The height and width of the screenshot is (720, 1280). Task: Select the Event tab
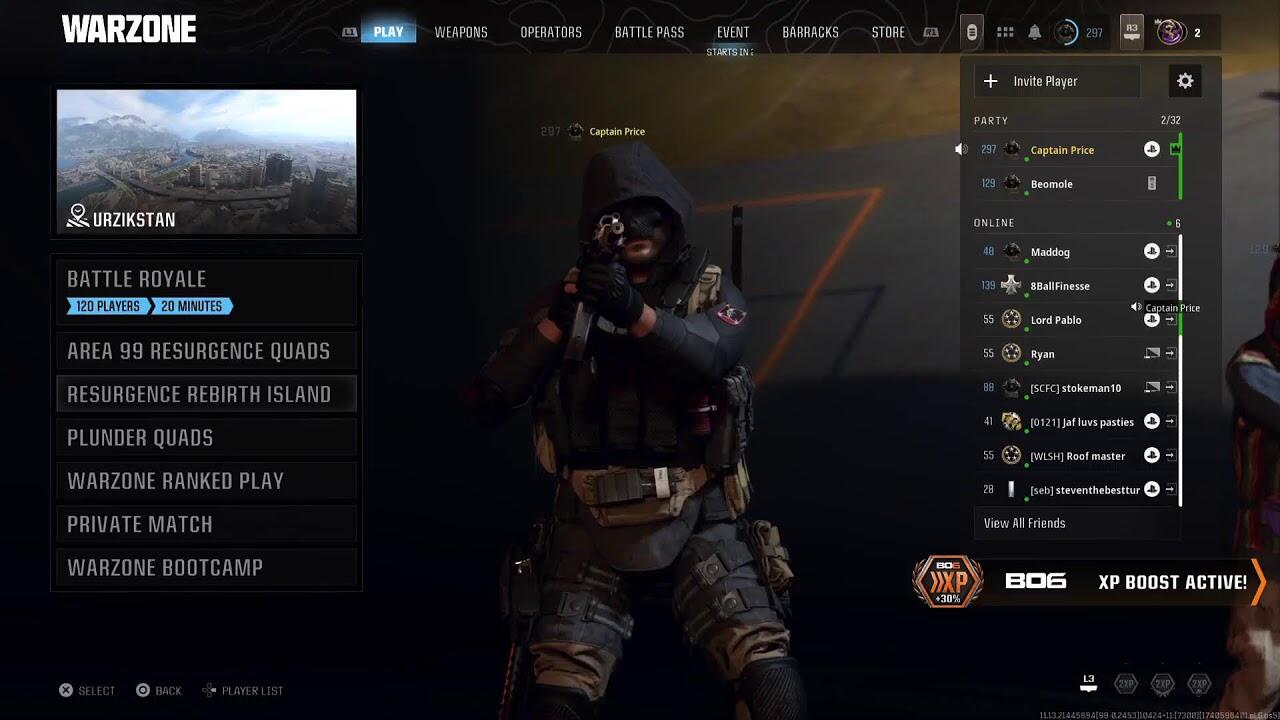[x=733, y=32]
